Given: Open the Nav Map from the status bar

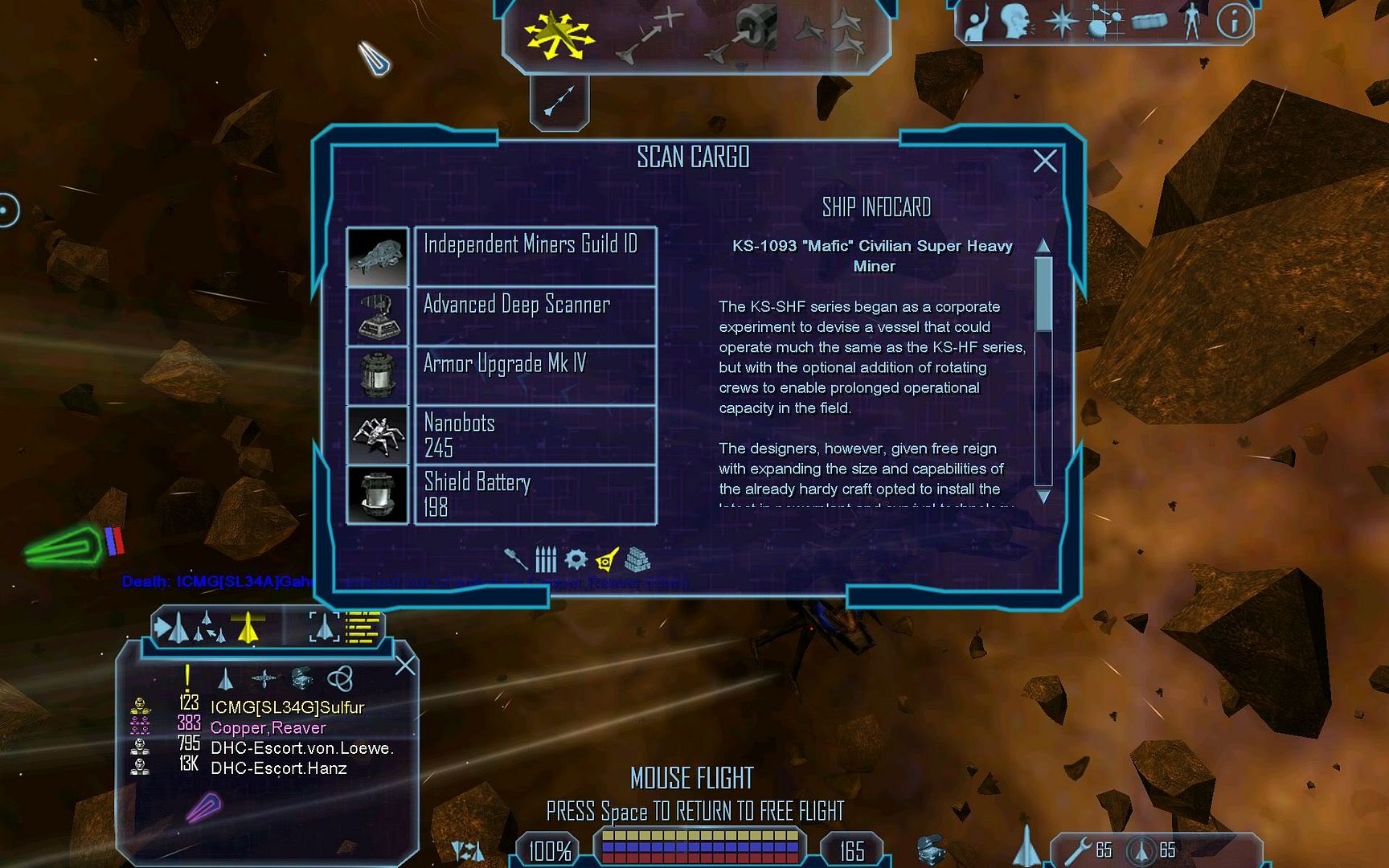Looking at the screenshot, I should click(x=1104, y=22).
